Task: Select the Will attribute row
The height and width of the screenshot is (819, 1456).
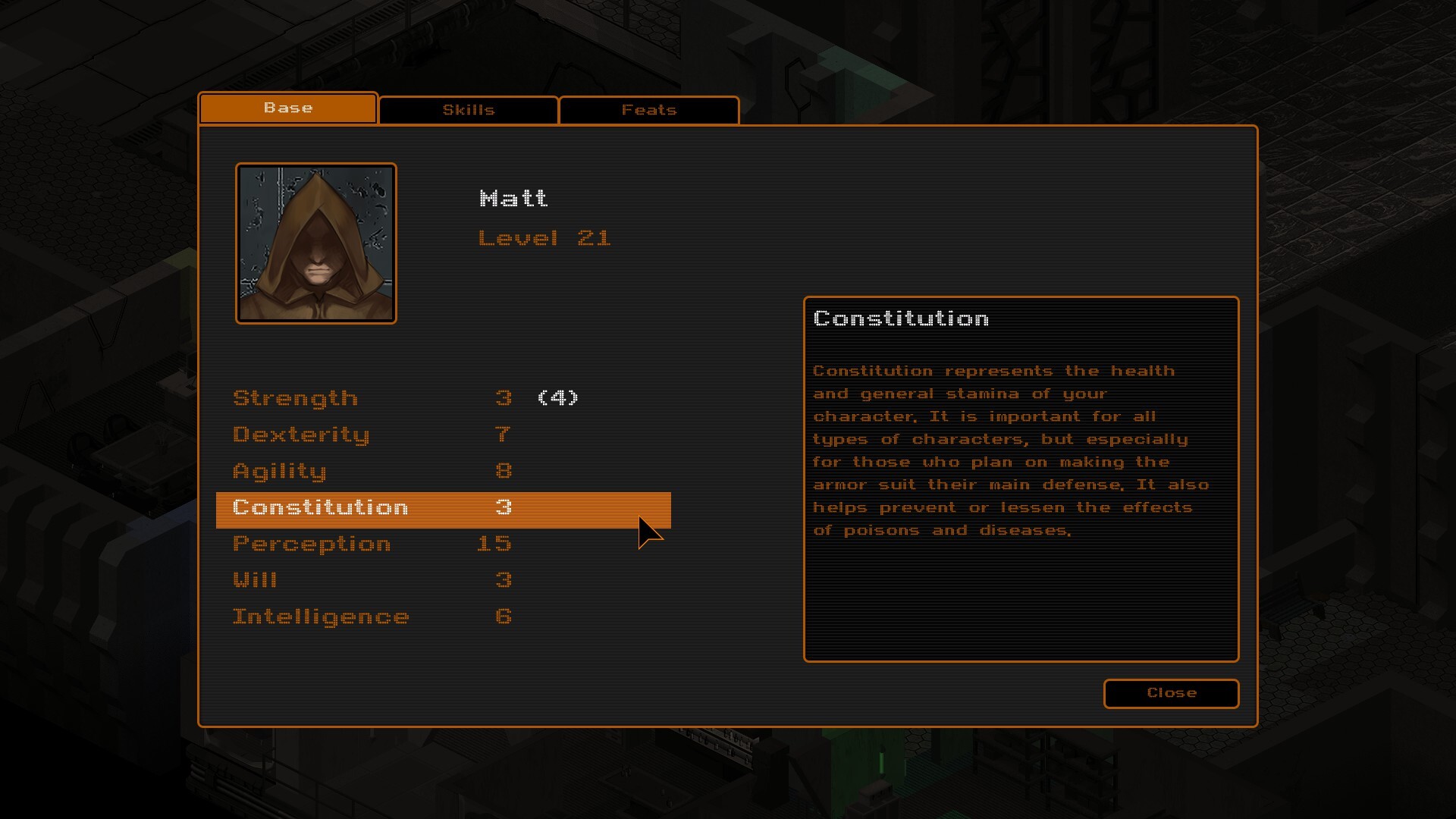Action: tap(256, 579)
